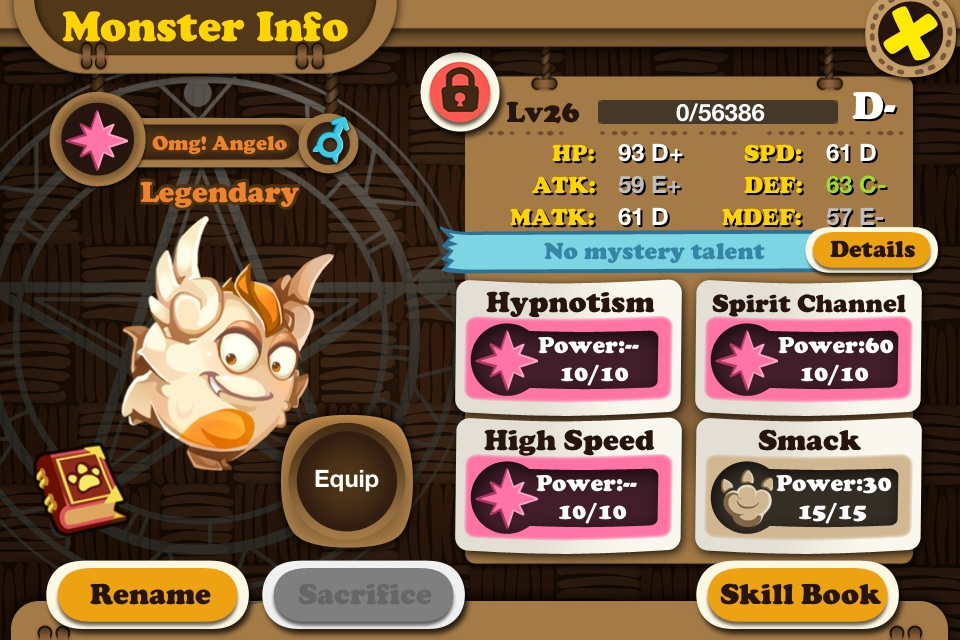Select the Spirit Channel skill
The width and height of the screenshot is (960, 640).
click(808, 345)
